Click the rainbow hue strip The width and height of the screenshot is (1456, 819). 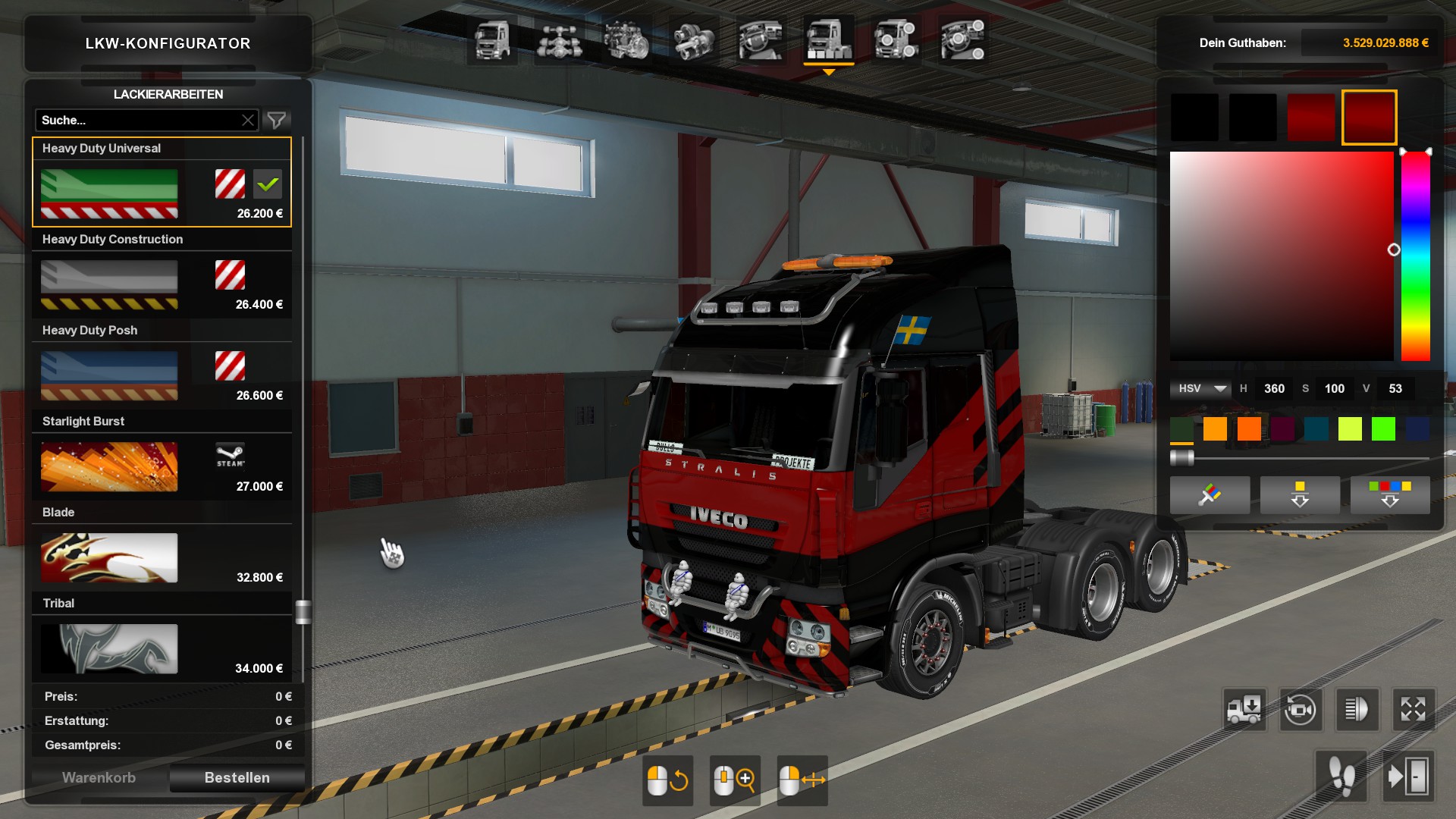point(1415,256)
